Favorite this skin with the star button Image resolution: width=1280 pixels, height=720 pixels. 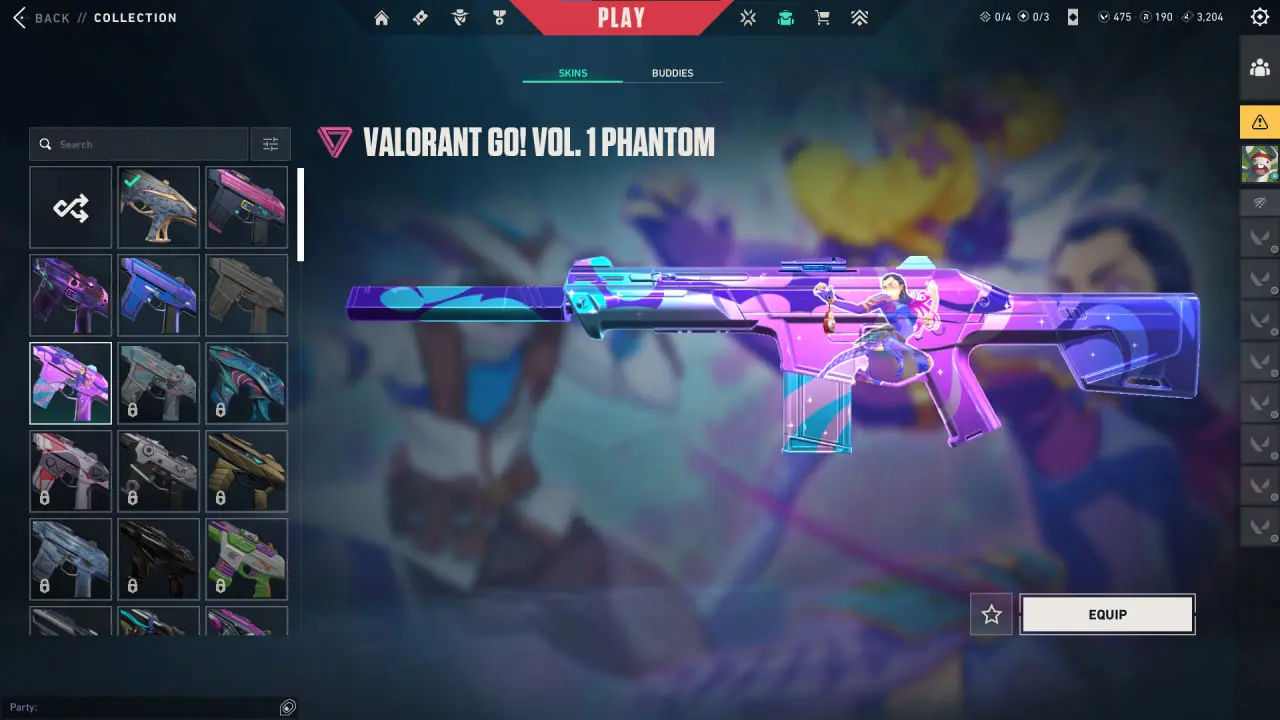coord(991,614)
